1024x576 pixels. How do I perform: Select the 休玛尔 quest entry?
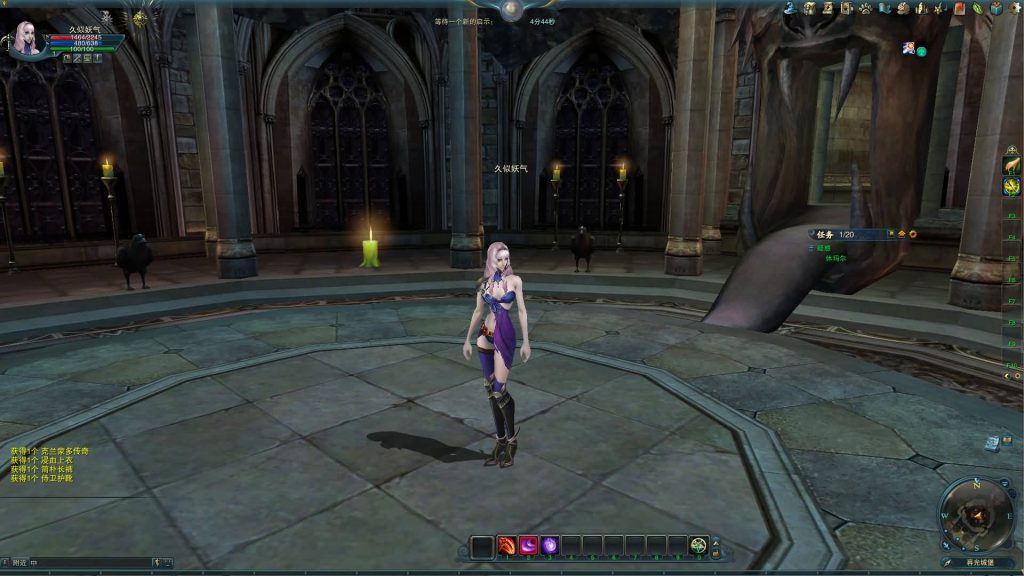(x=836, y=257)
